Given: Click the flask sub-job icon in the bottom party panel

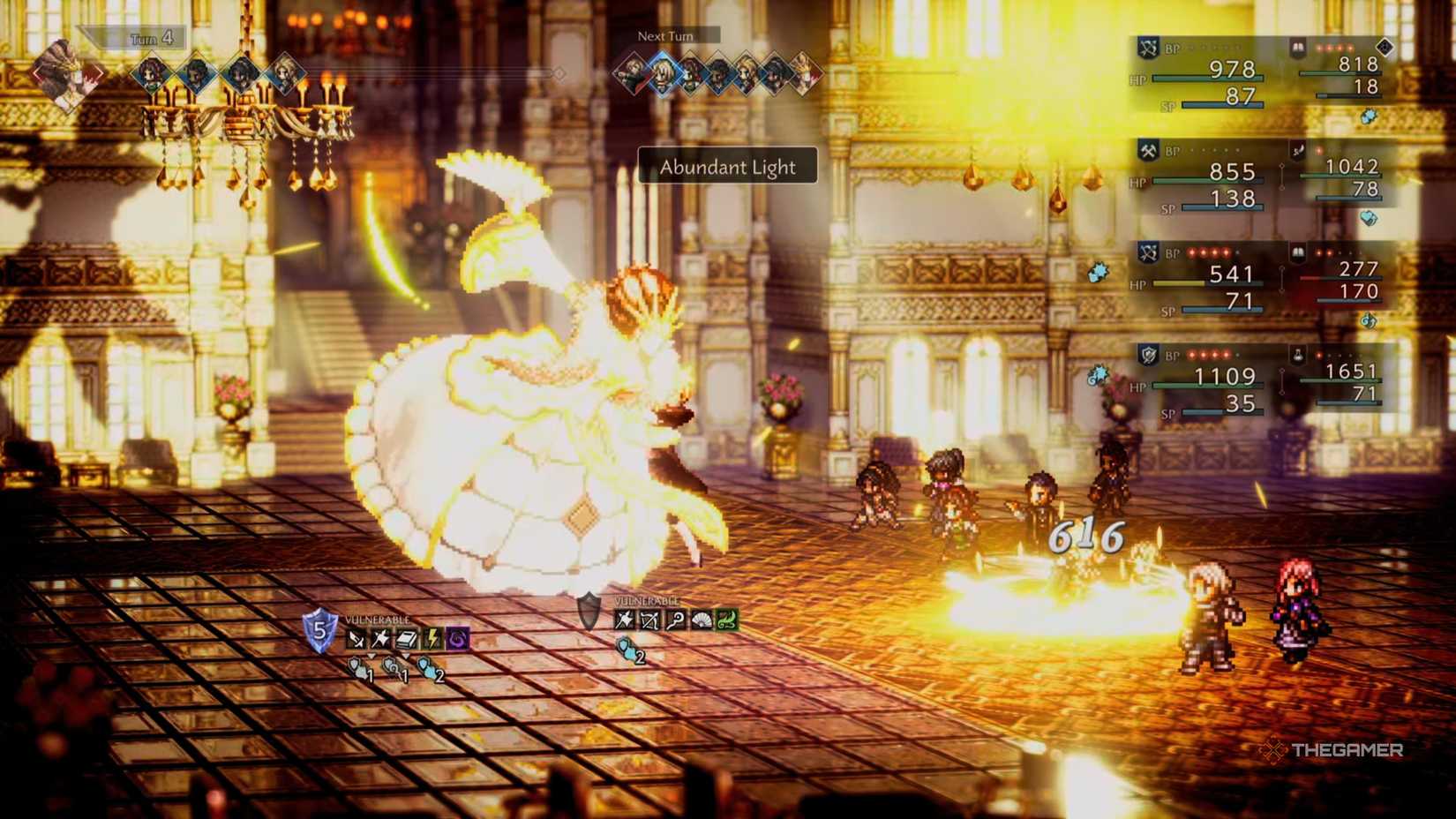Looking at the screenshot, I should point(1295,355).
